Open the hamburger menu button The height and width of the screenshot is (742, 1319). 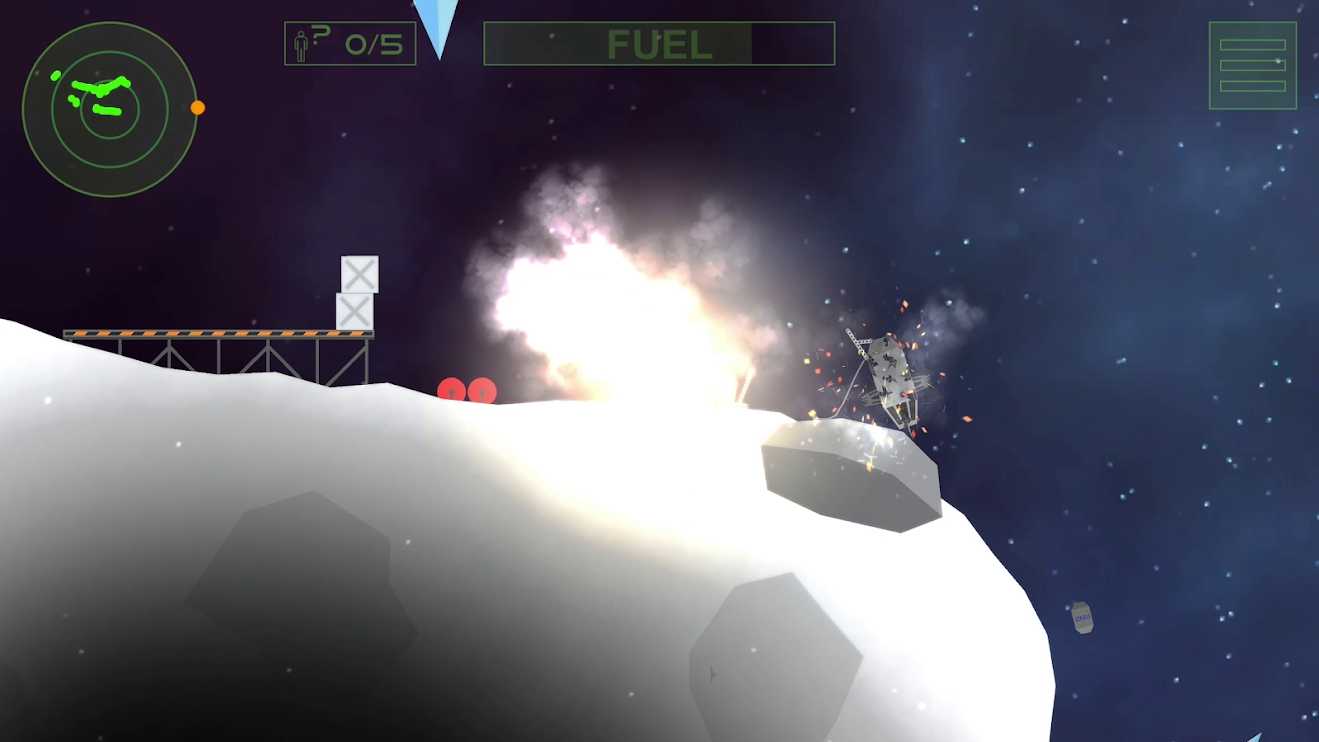pyautogui.click(x=1252, y=65)
